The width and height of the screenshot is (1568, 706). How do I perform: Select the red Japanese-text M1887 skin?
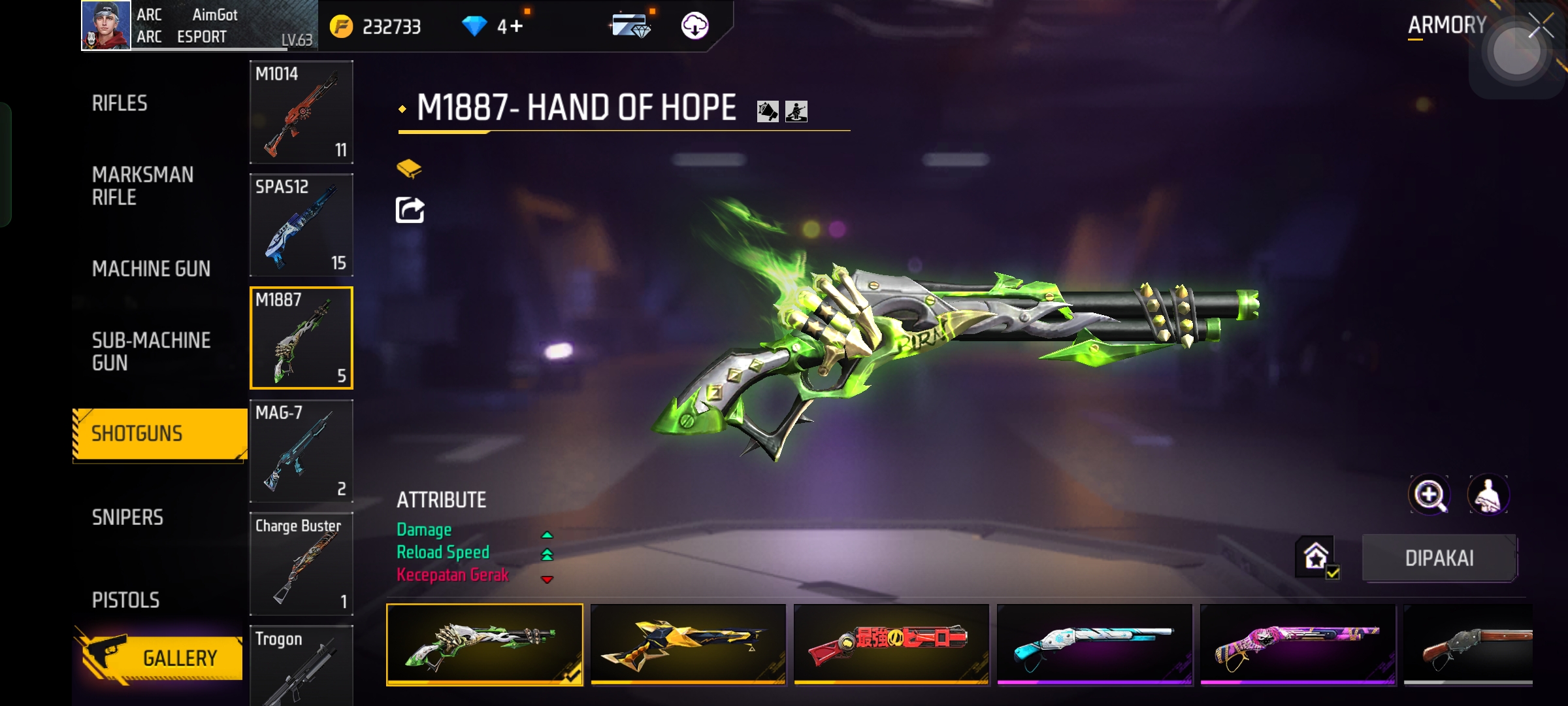(x=891, y=645)
